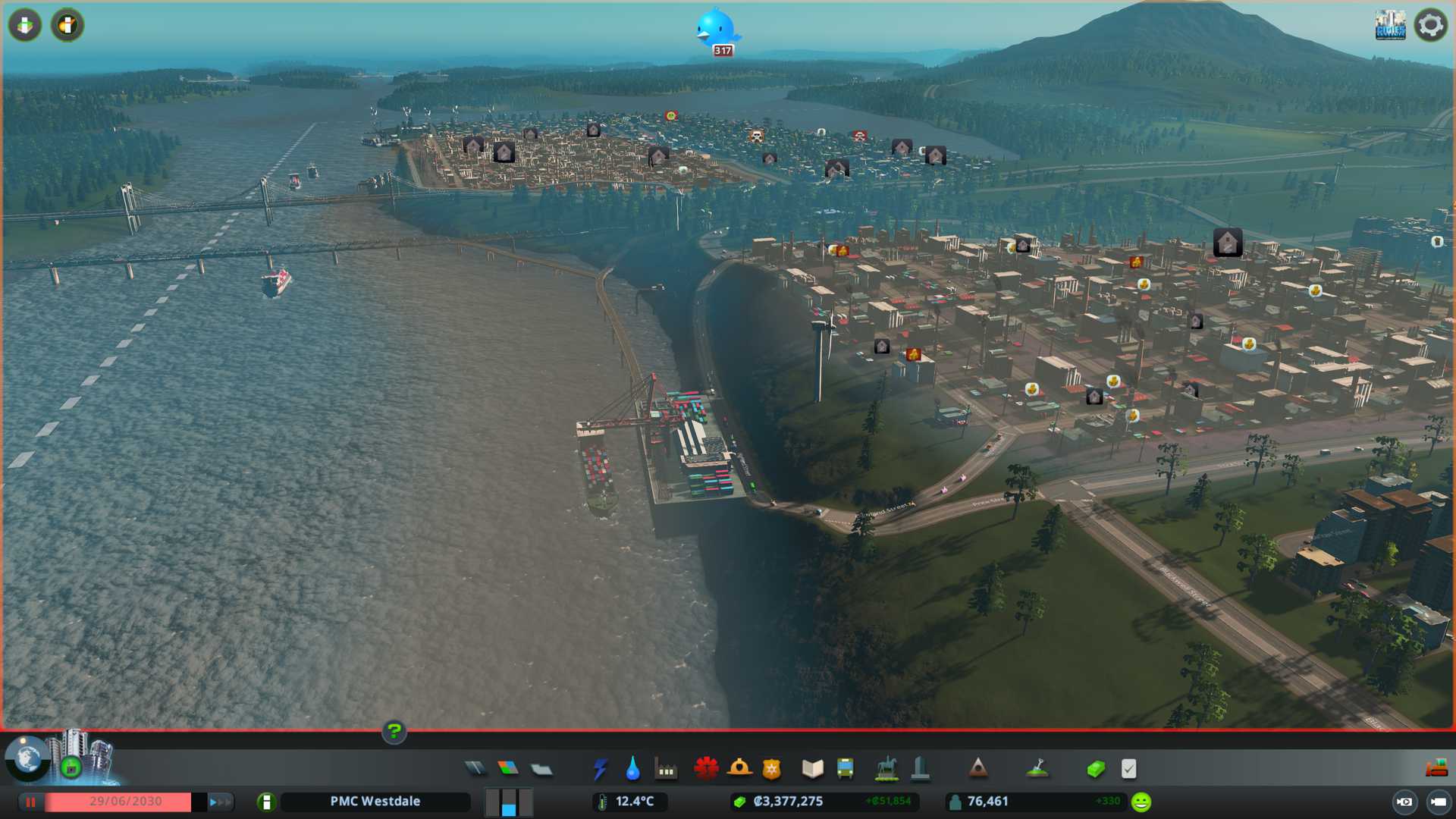
Task: Select the Public Transport bus menu
Action: 846,769
